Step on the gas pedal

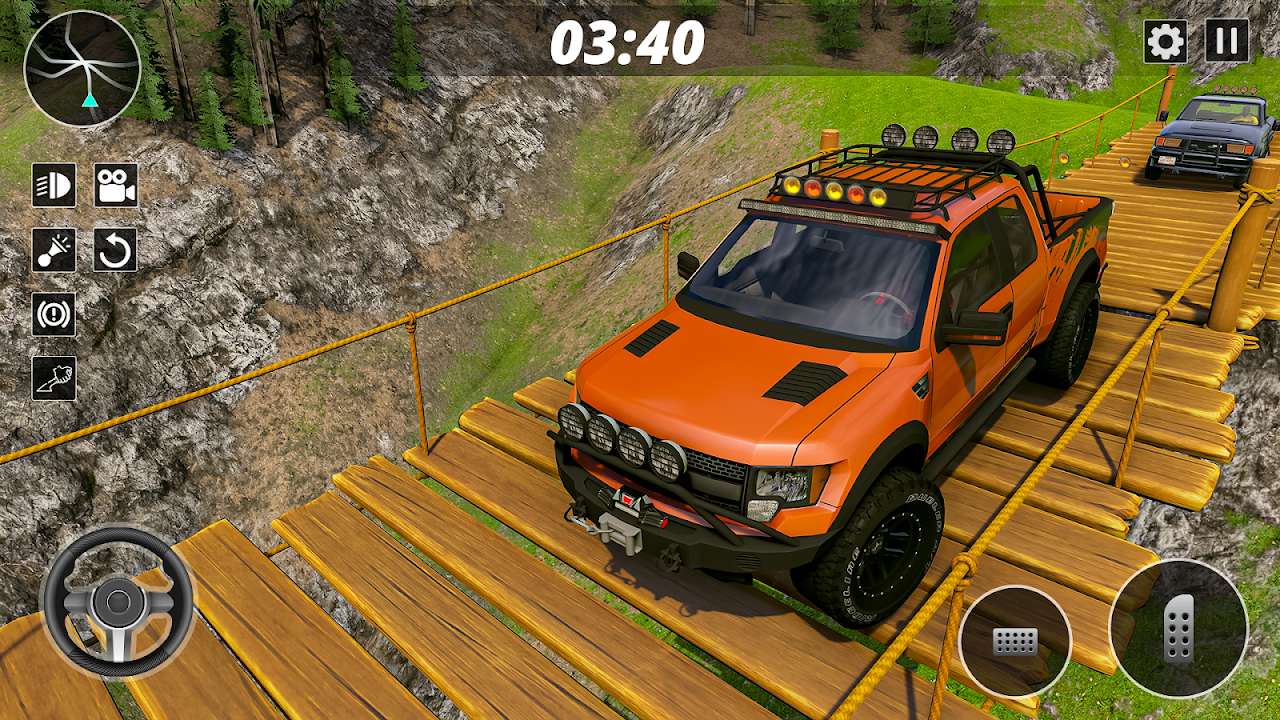(1178, 628)
